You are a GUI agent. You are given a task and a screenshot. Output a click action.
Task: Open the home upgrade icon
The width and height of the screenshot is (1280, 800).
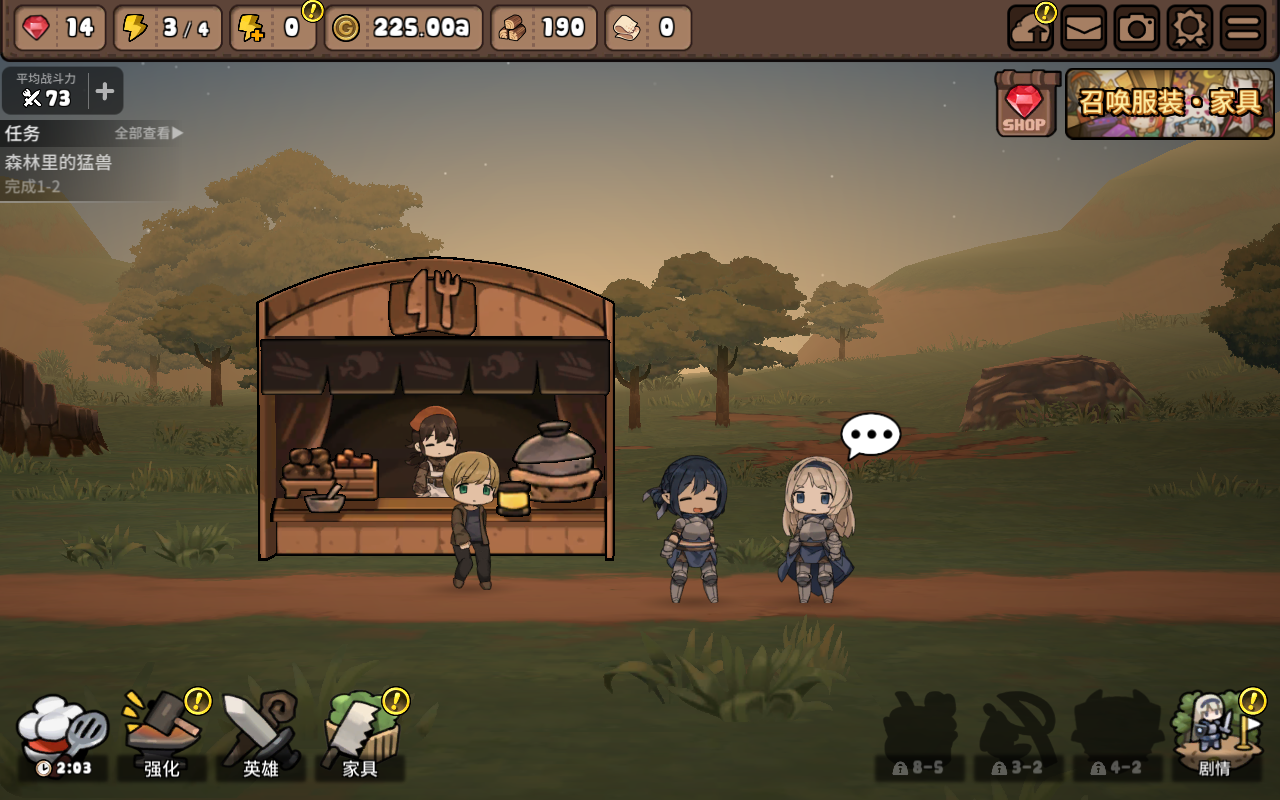1031,28
